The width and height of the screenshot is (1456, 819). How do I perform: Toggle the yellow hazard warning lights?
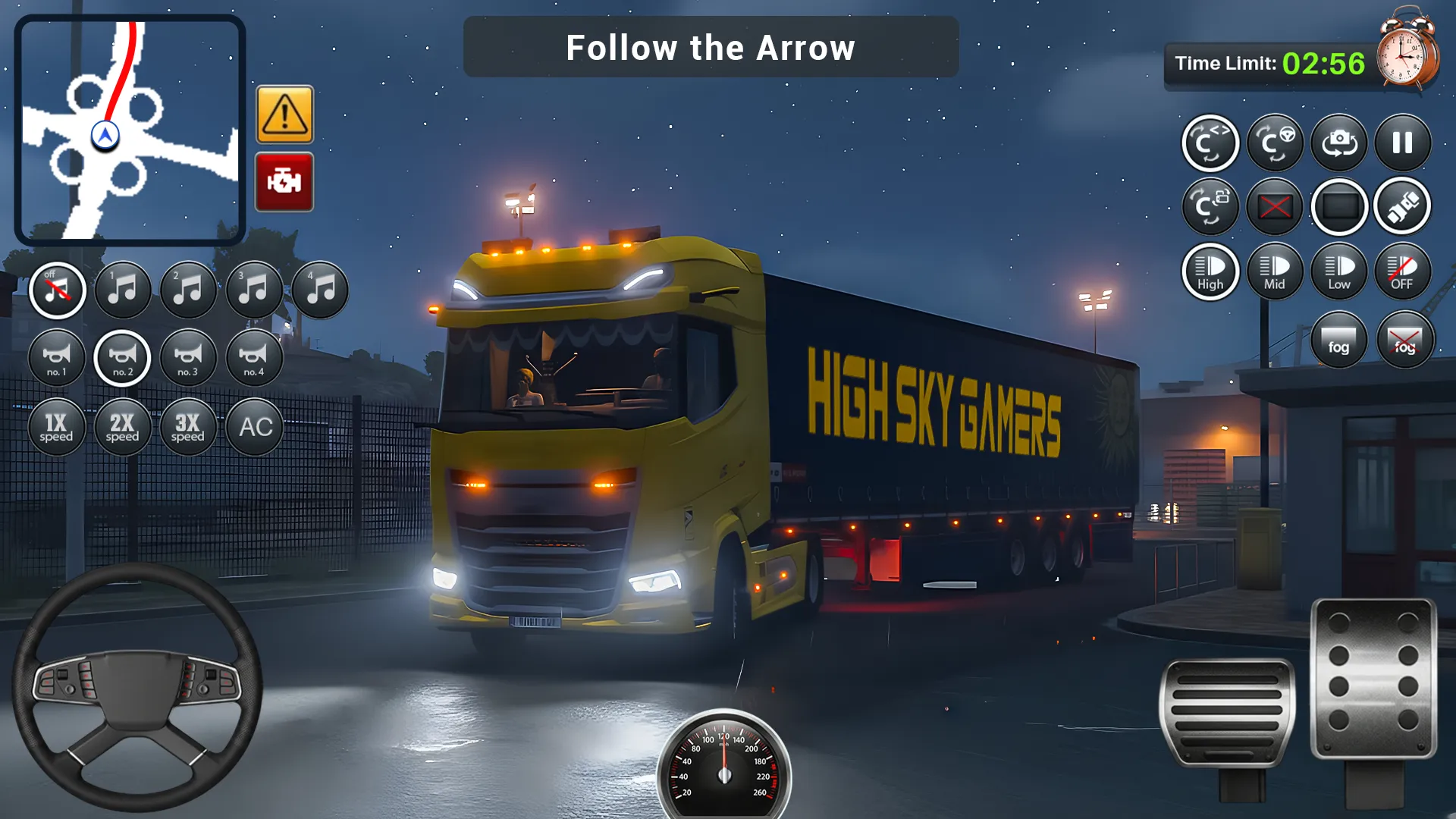[284, 115]
